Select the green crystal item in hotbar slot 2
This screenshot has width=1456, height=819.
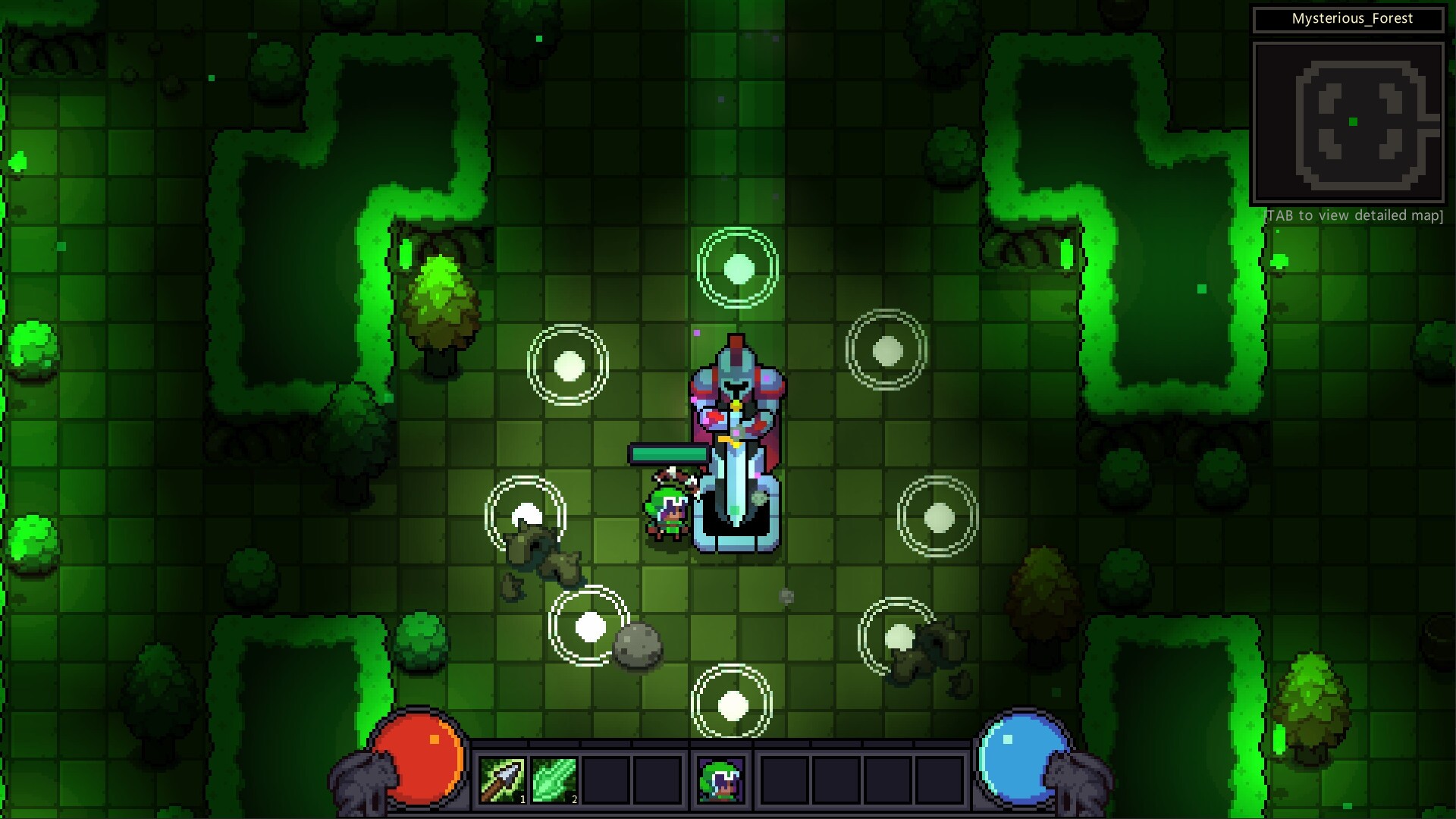554,780
